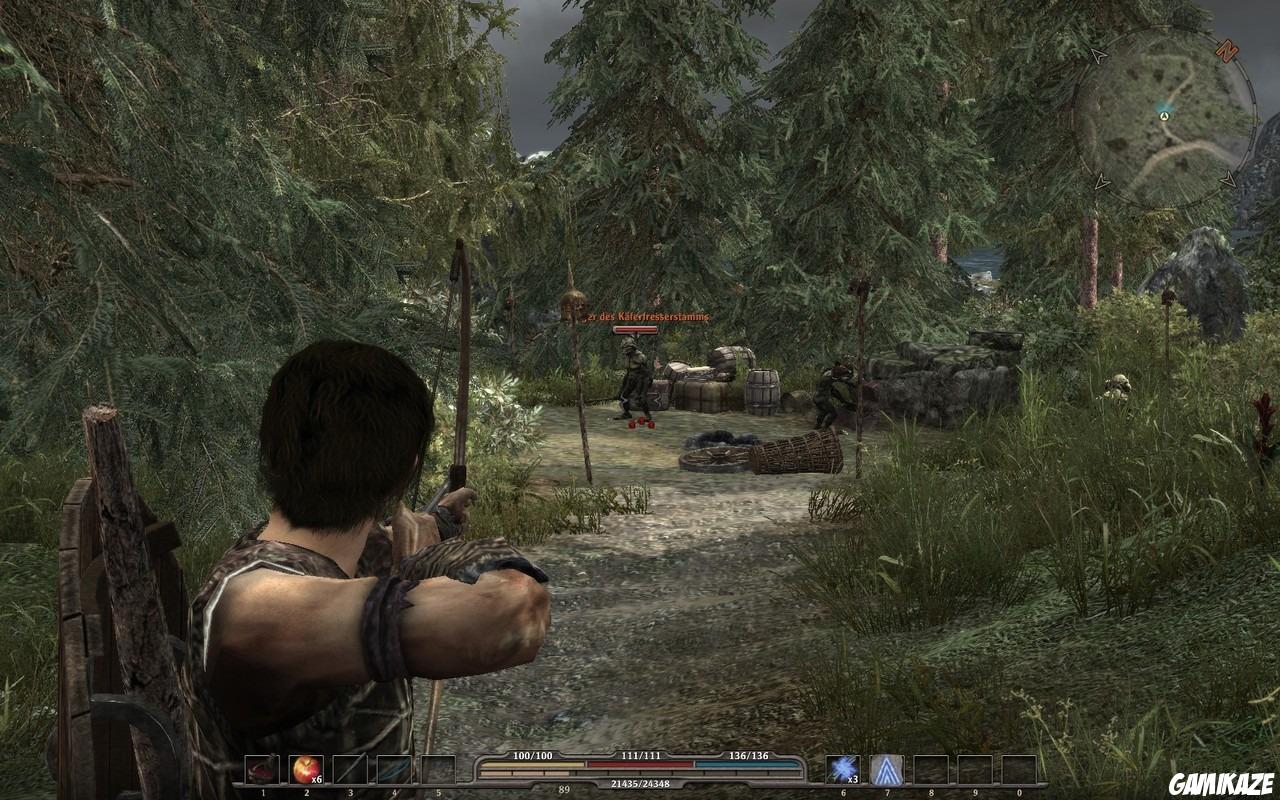Select the raw meat slot in hotbar
This screenshot has height=800, width=1280.
pyautogui.click(x=262, y=769)
